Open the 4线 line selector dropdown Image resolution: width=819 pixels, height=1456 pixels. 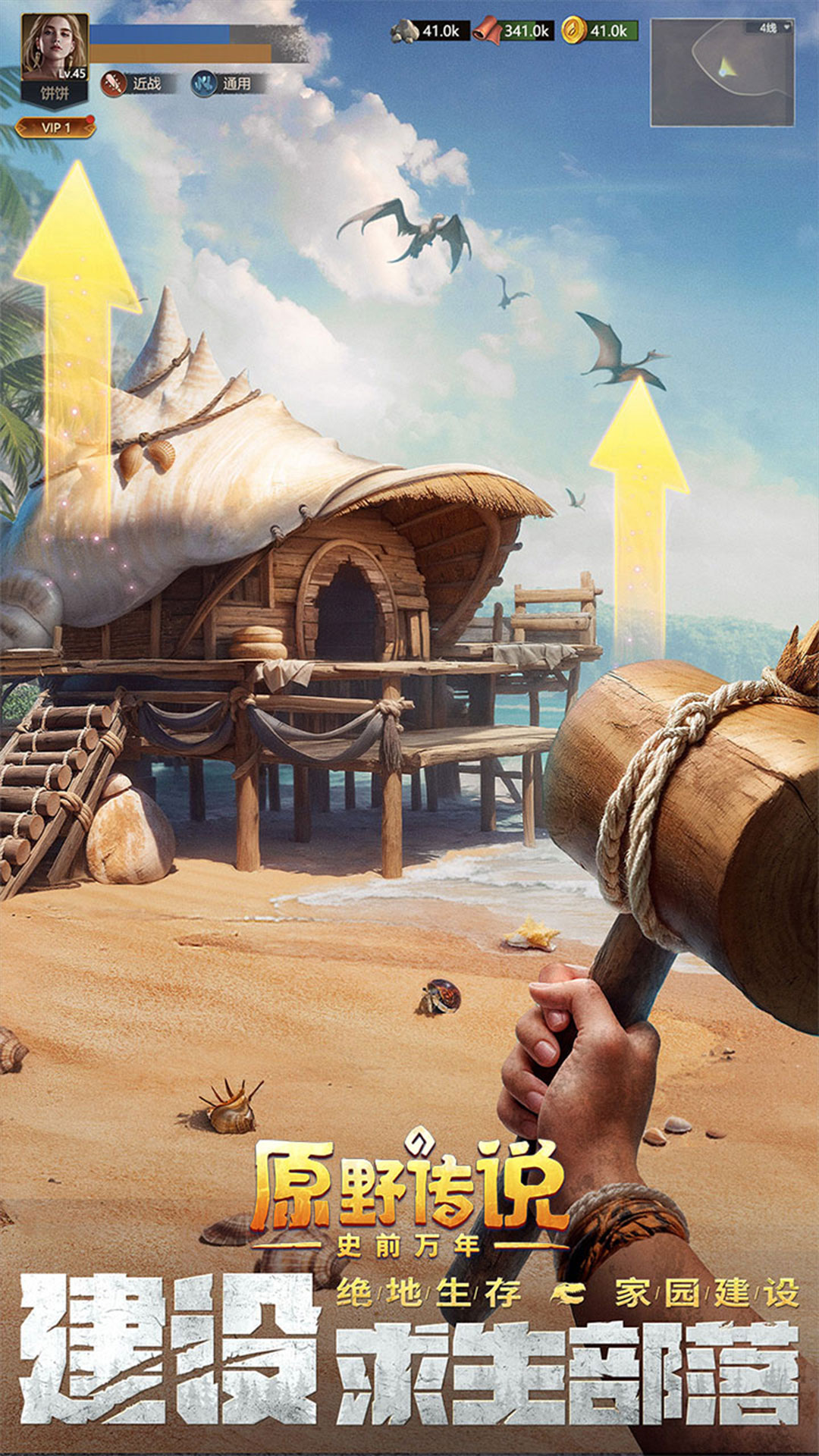(774, 28)
